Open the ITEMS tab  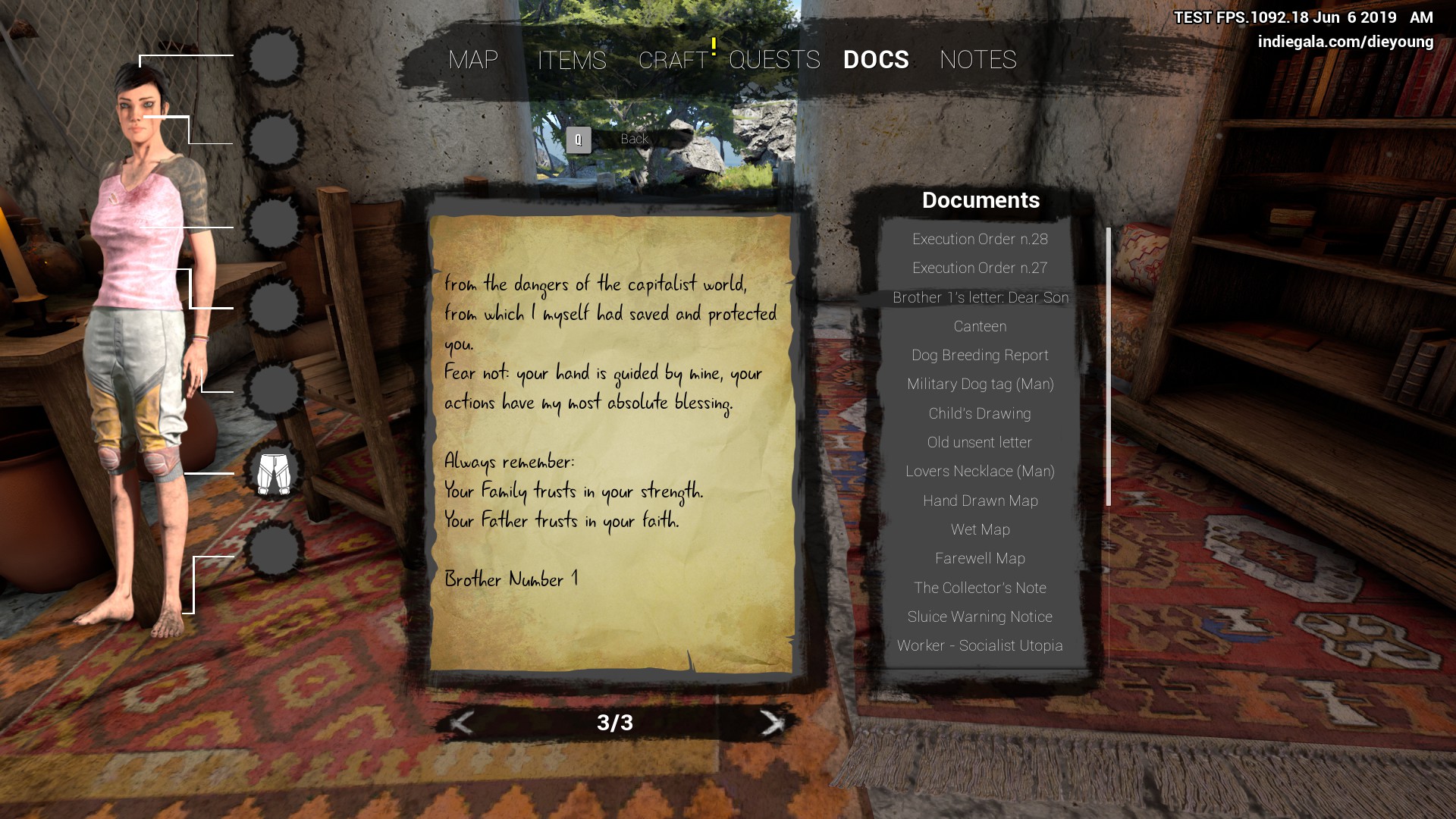[572, 60]
